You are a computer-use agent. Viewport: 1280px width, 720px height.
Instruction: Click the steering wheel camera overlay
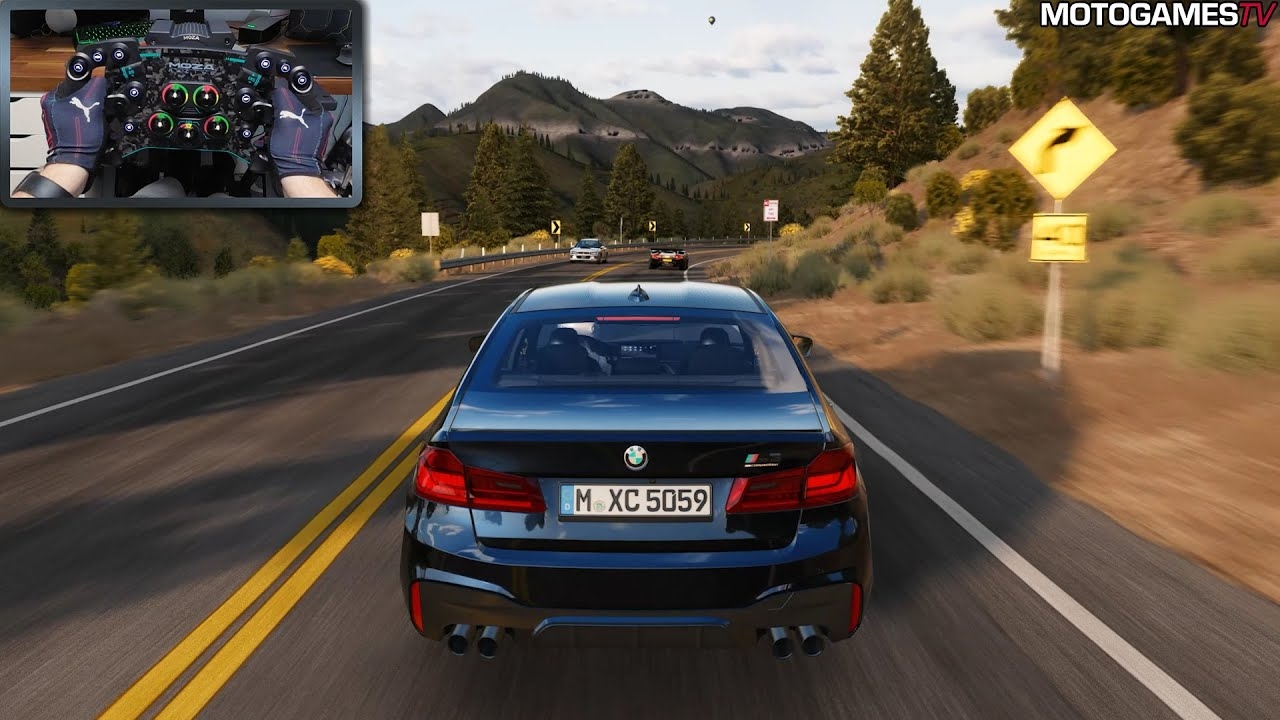pos(181,103)
